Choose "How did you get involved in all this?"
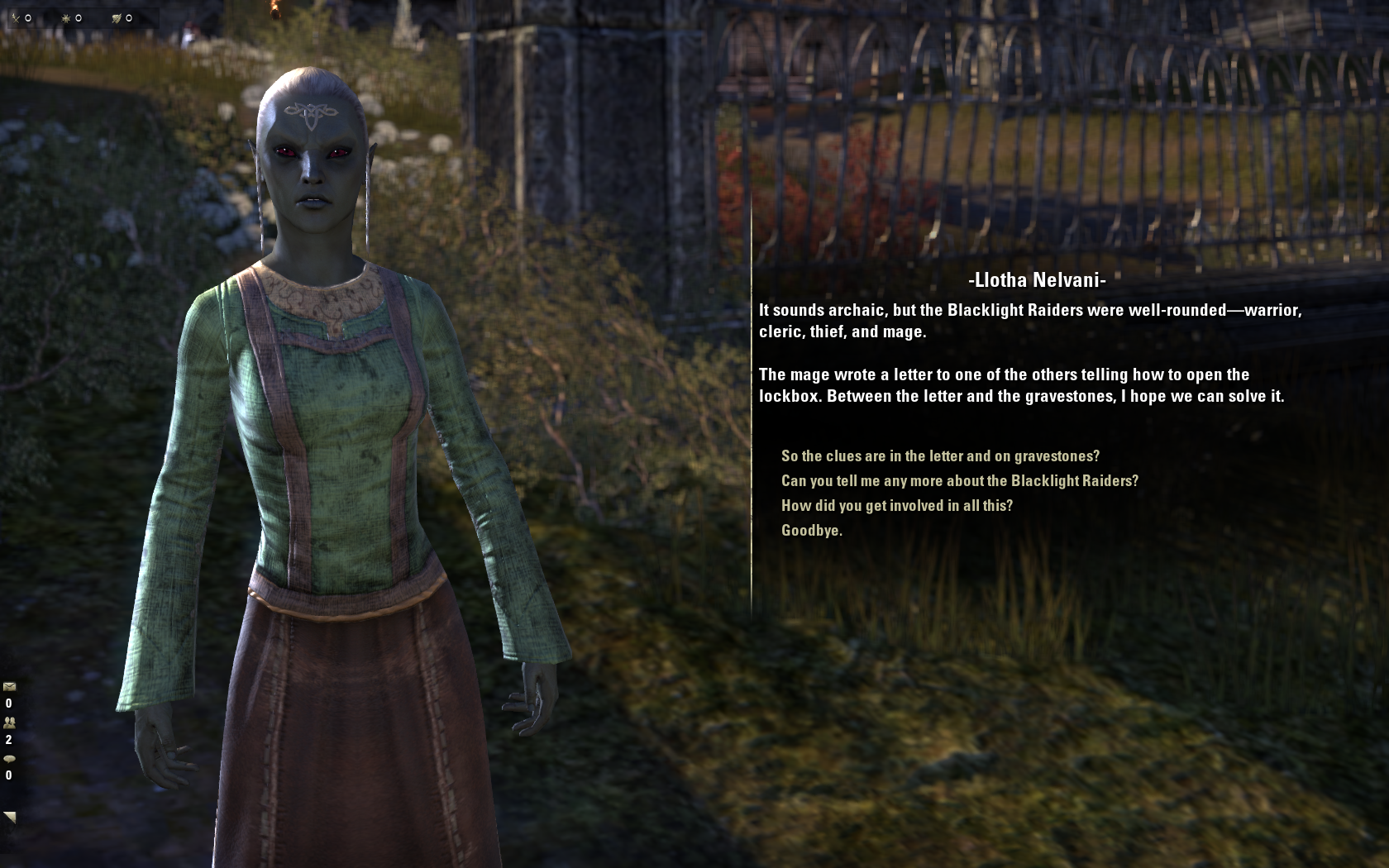 [x=896, y=506]
